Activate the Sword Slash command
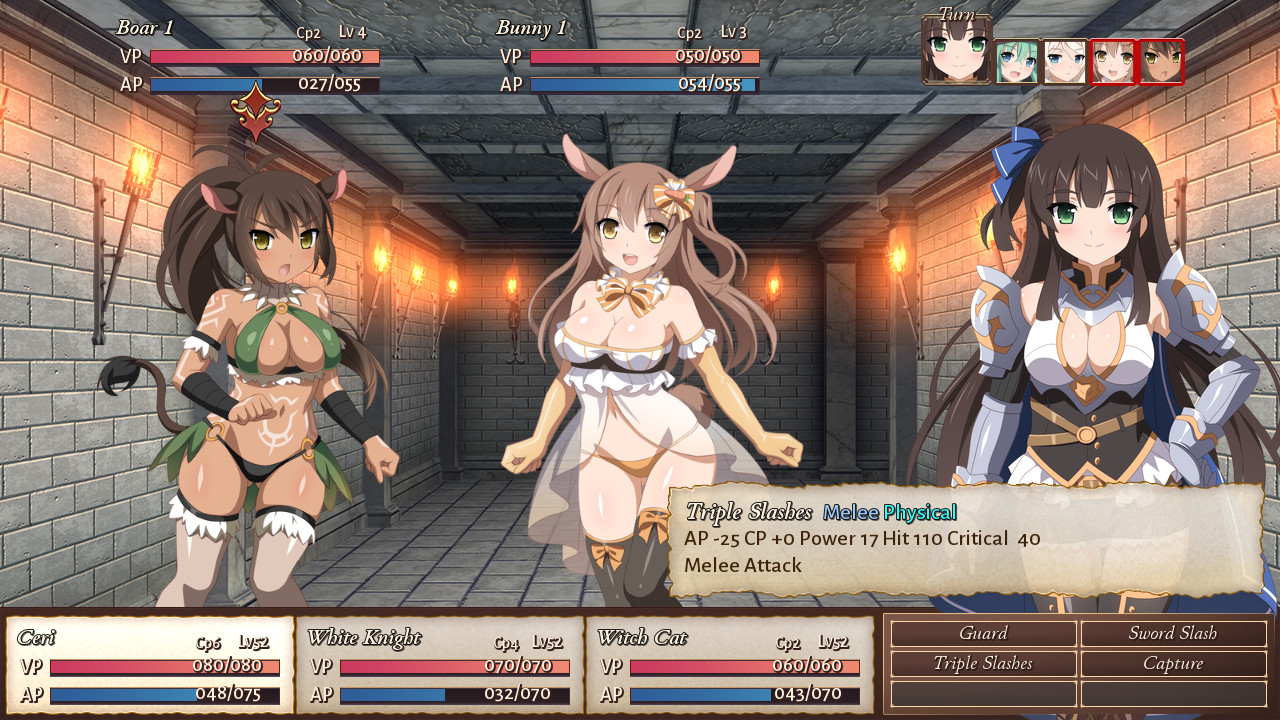 click(1175, 633)
